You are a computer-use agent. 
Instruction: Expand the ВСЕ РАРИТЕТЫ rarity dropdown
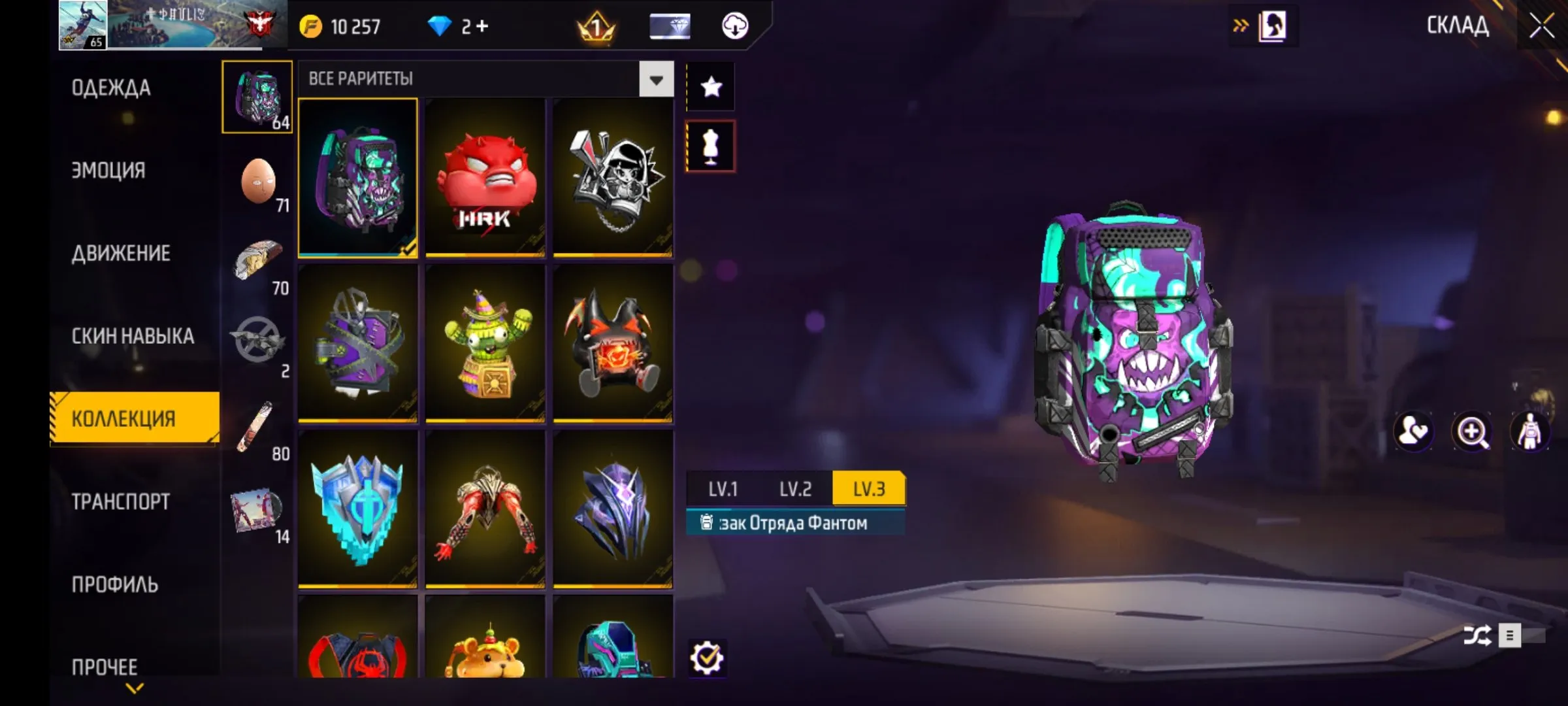[x=656, y=79]
